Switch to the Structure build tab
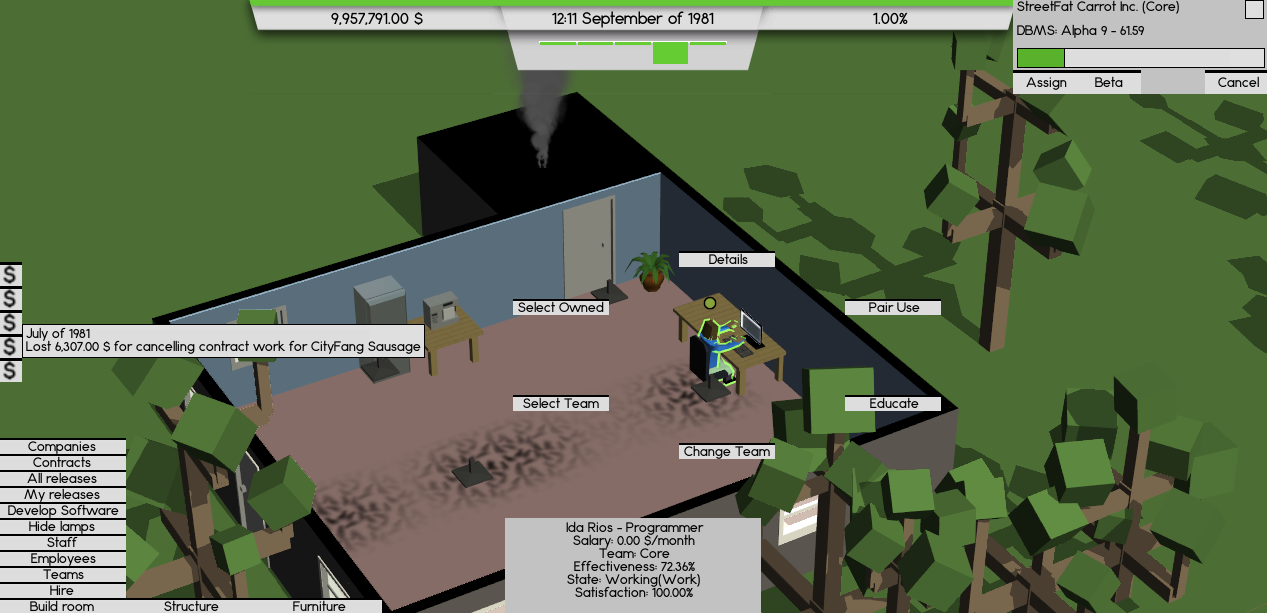 click(191, 606)
